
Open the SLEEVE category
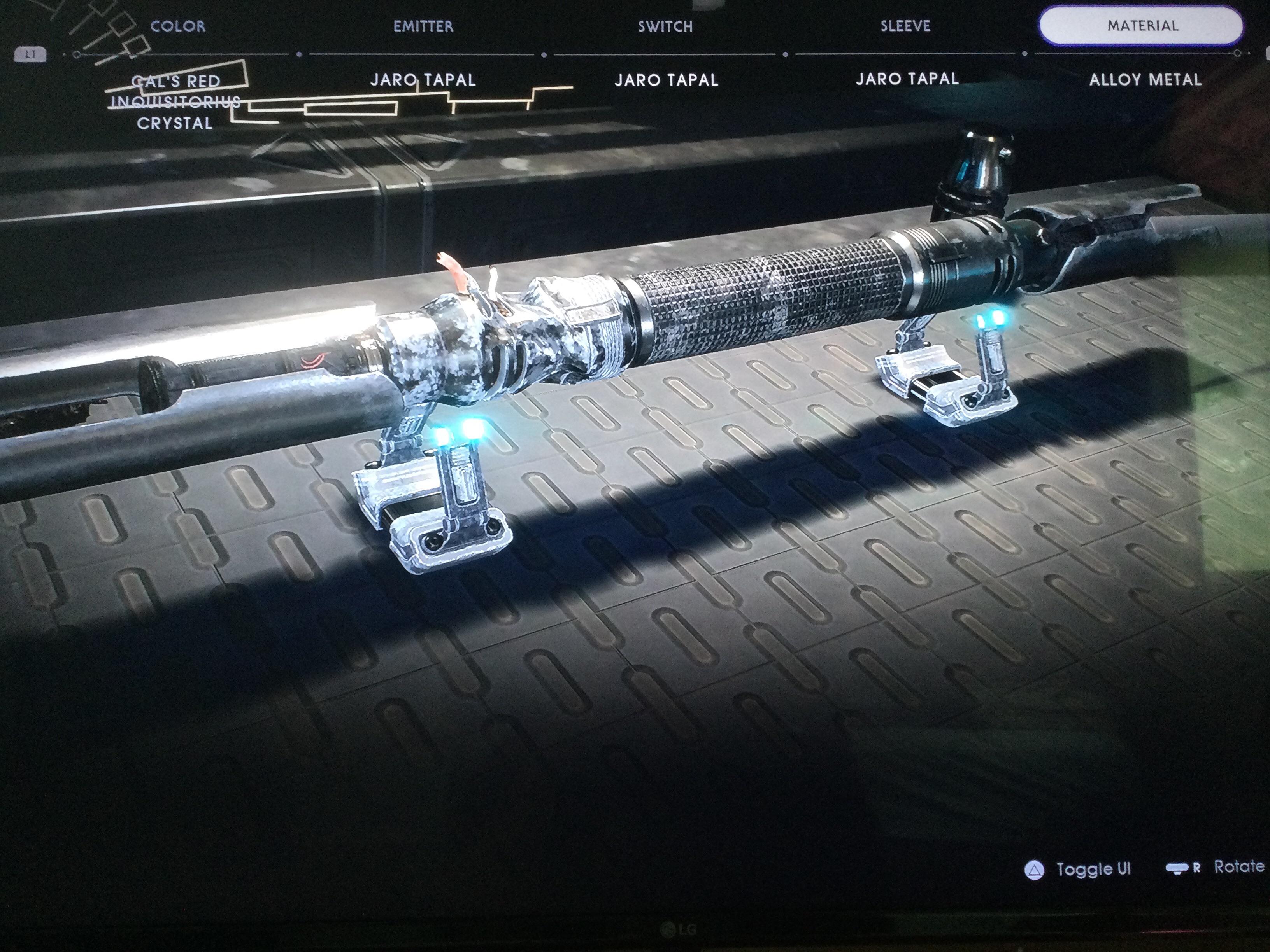coord(905,26)
